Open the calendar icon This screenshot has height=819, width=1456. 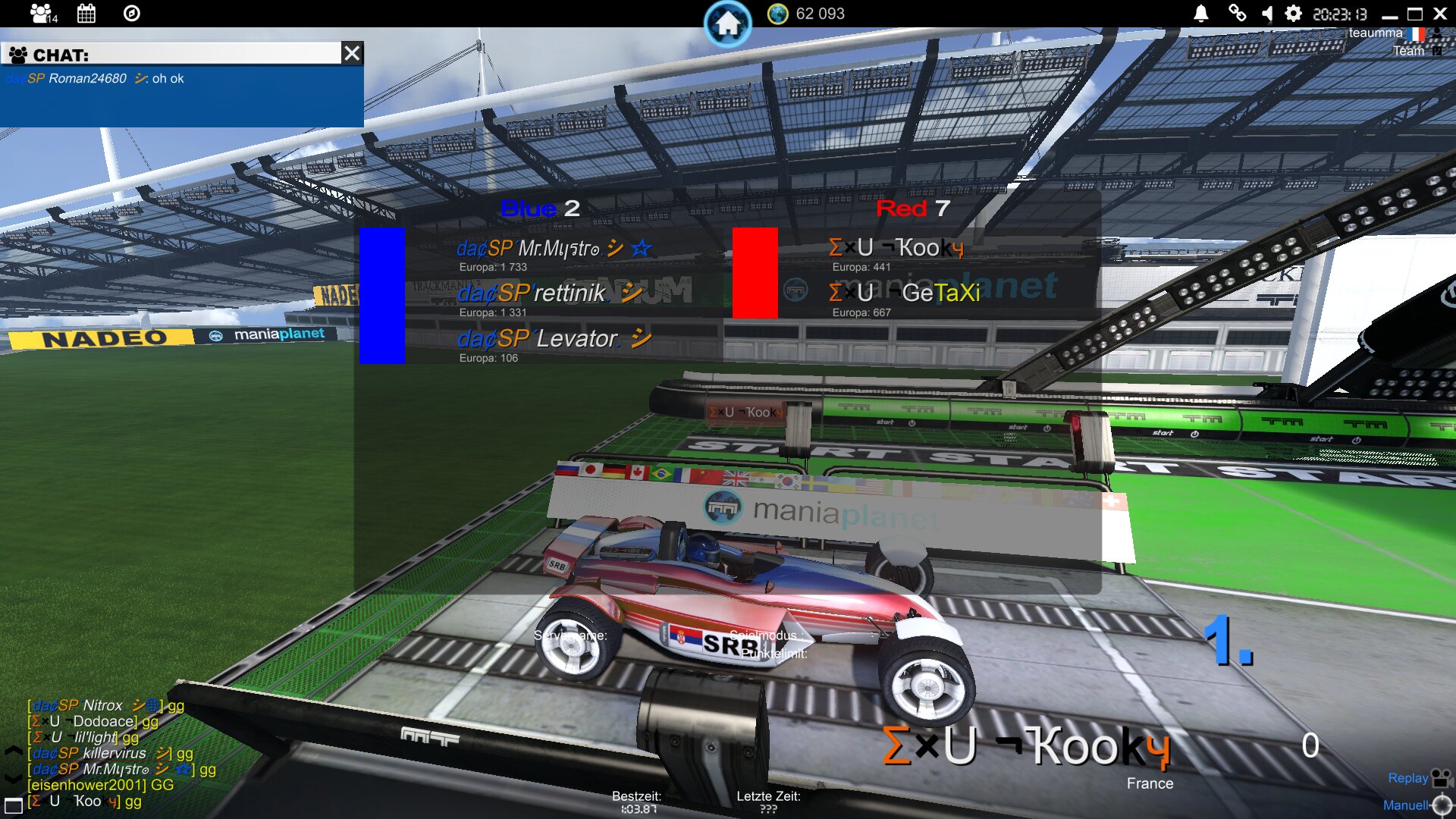pyautogui.click(x=86, y=13)
